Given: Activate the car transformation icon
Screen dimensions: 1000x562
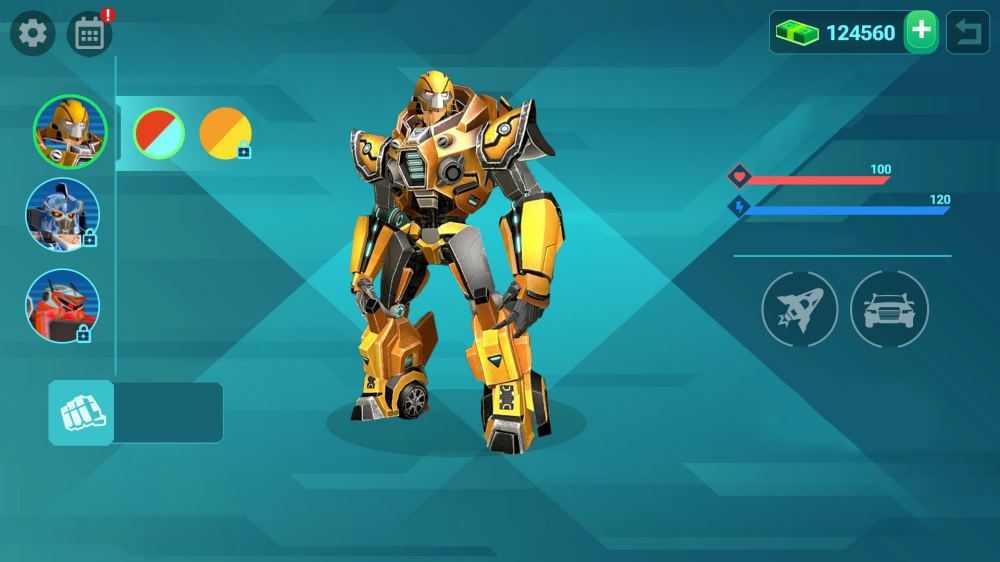Looking at the screenshot, I should click(x=889, y=309).
